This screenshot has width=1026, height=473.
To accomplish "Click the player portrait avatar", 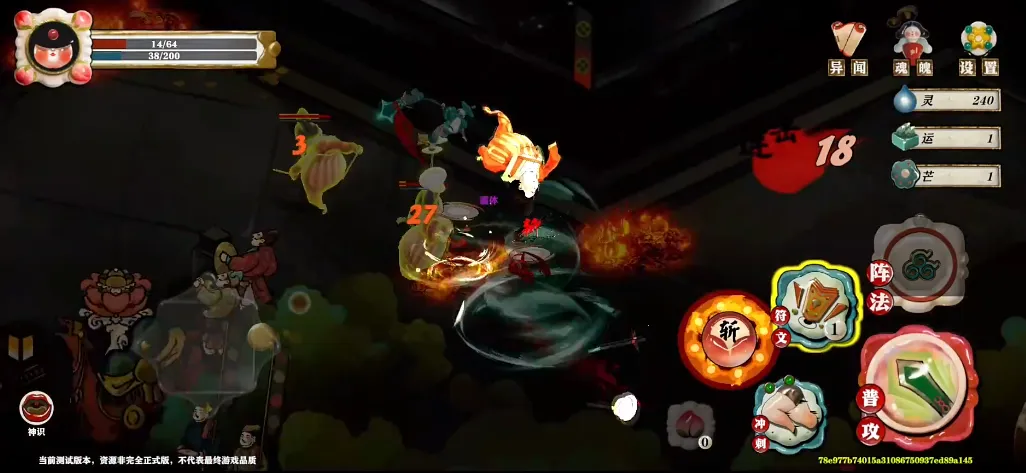I will tap(52, 46).
